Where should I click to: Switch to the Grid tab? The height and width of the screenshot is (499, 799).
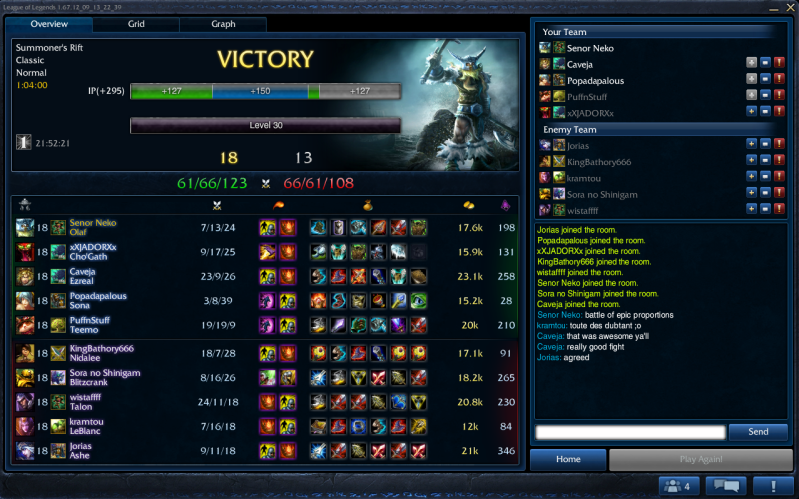136,24
